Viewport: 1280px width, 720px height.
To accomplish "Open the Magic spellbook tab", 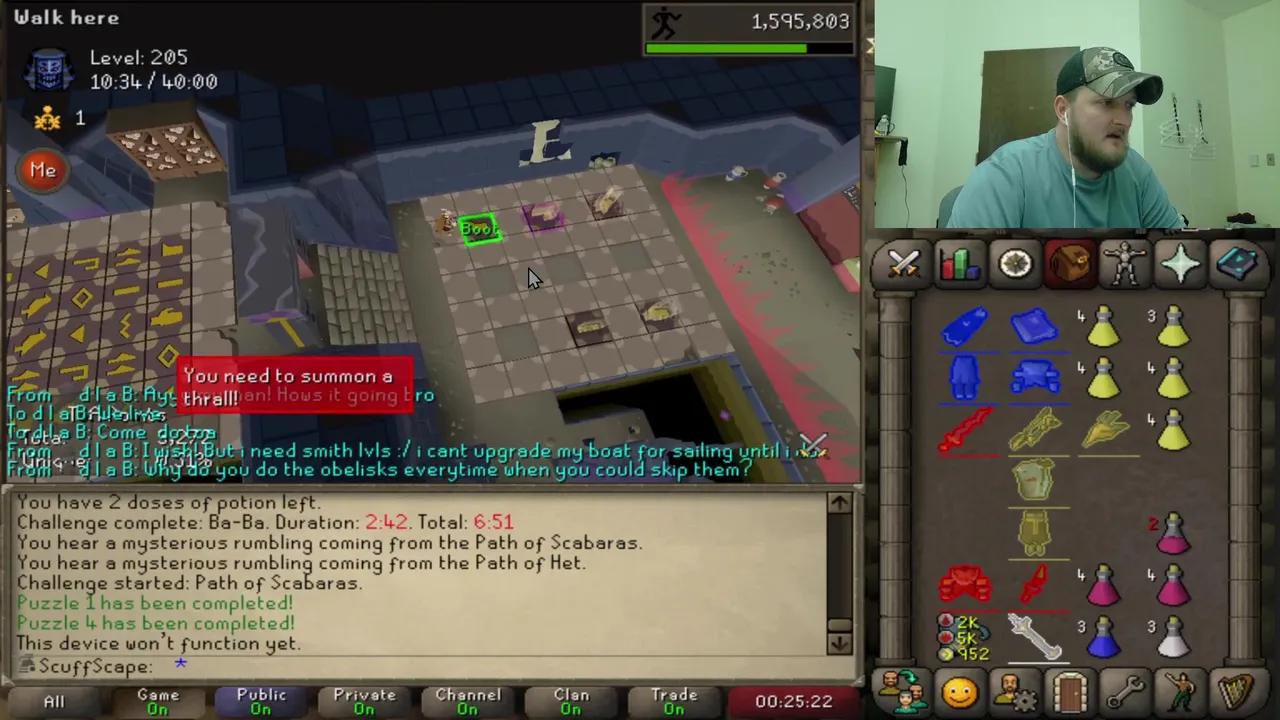I will 1236,263.
